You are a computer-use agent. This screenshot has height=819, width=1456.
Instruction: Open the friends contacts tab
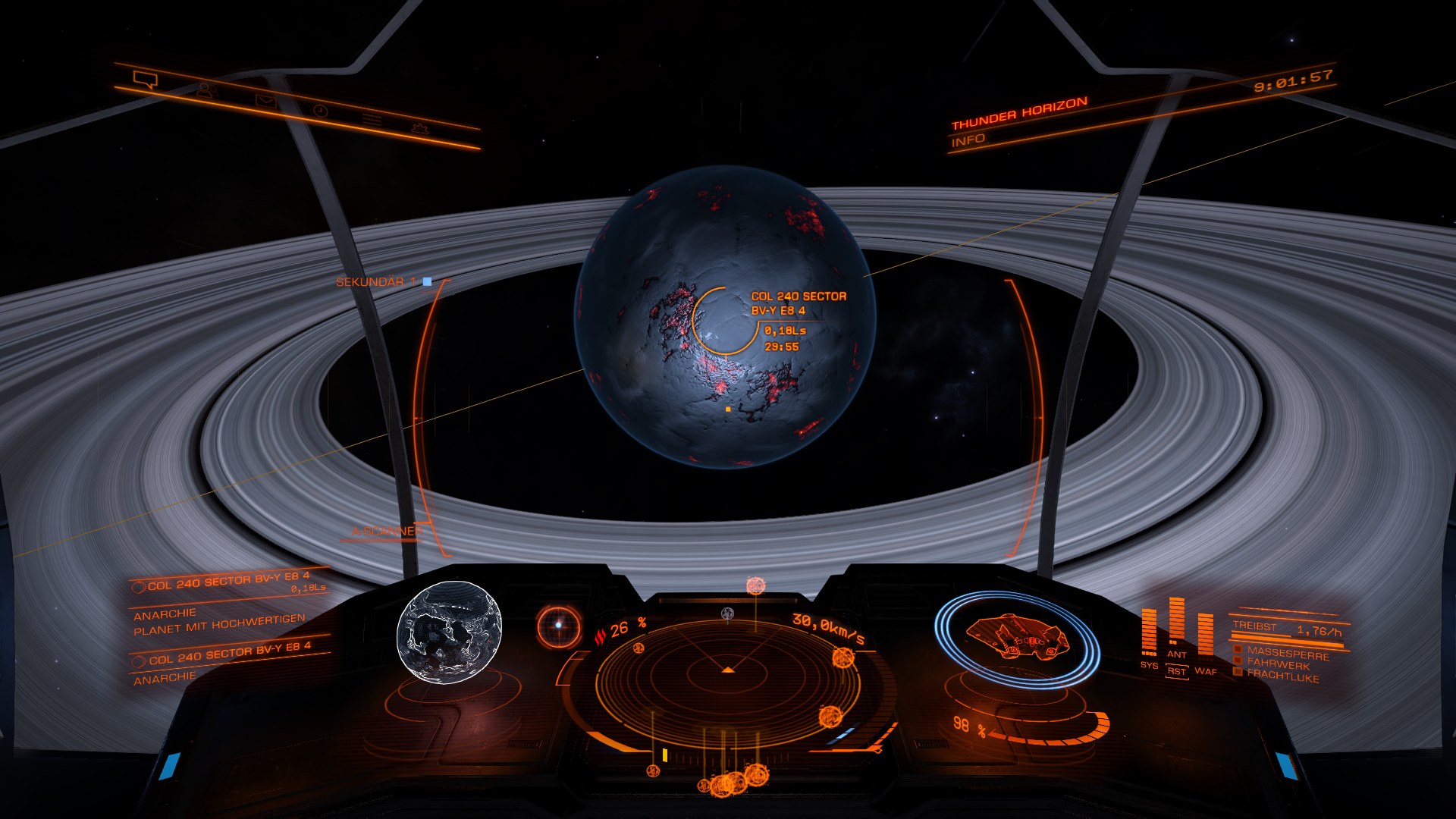(204, 89)
